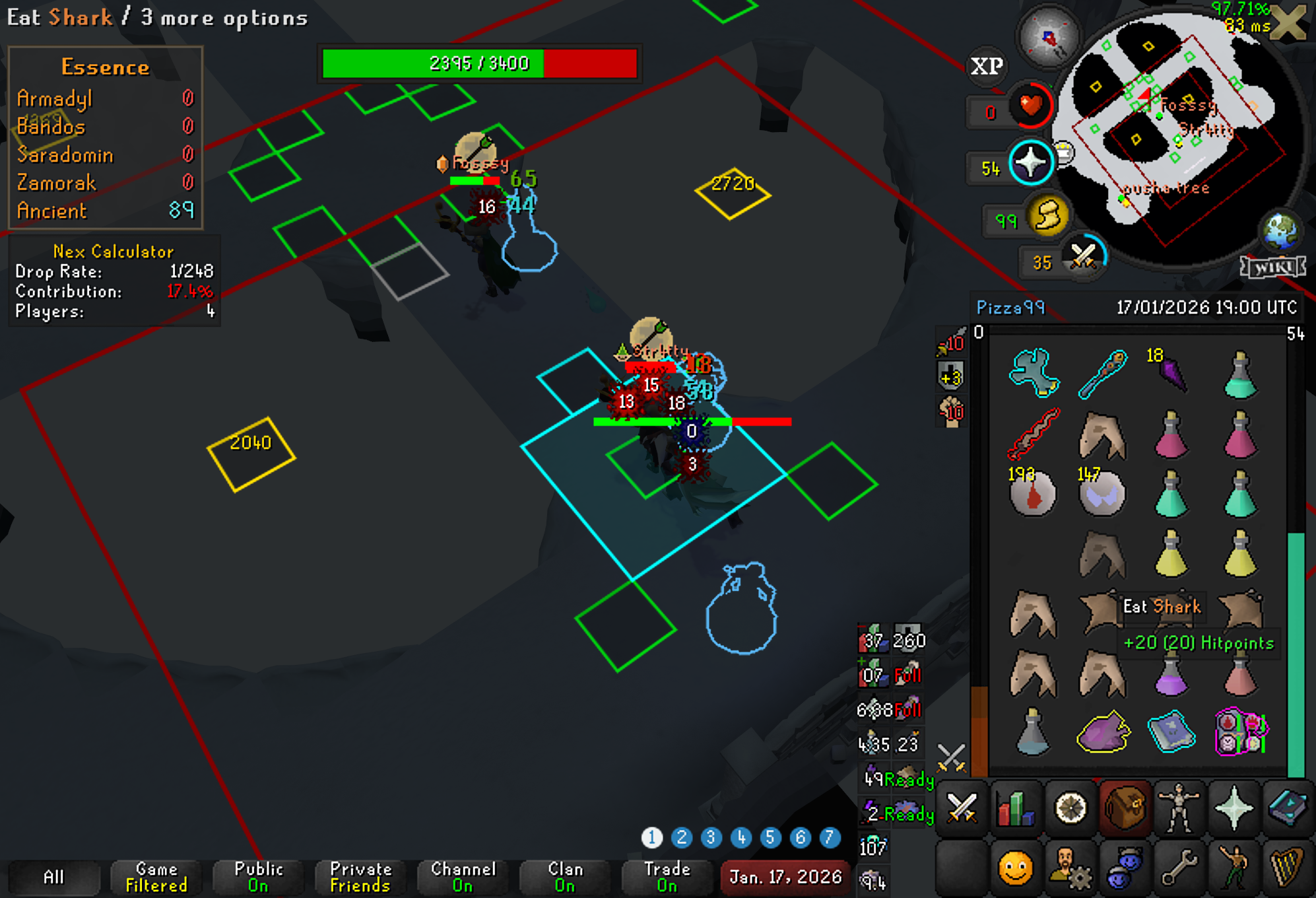Open the wrench Settings tab
The height and width of the screenshot is (898, 1316).
(1179, 868)
